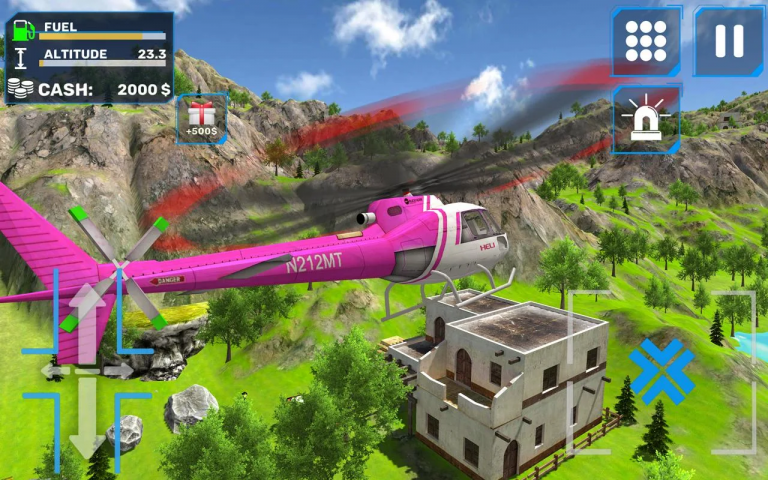Claim the +500$ gift box
The width and height of the screenshot is (768, 480).
point(202,119)
